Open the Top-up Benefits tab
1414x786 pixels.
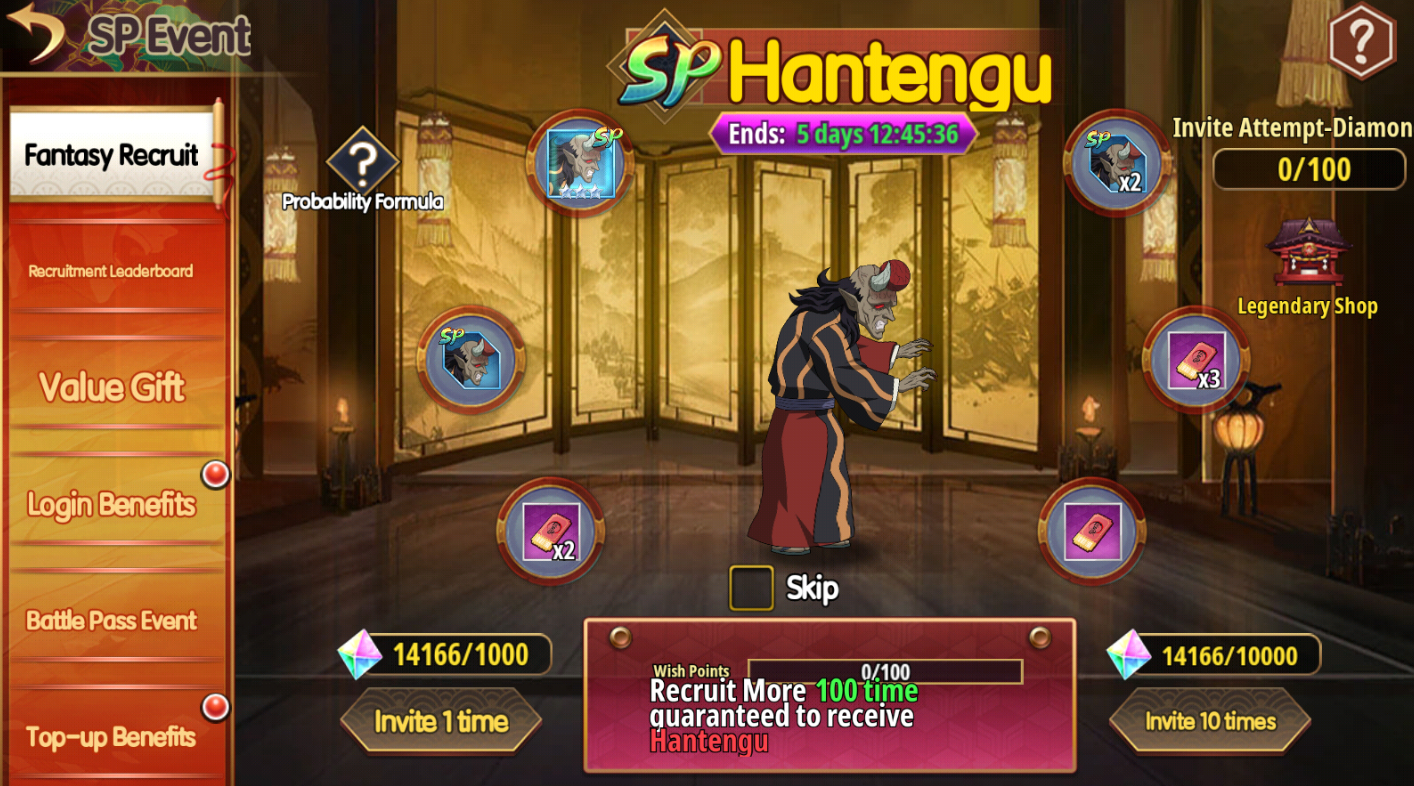click(111, 737)
